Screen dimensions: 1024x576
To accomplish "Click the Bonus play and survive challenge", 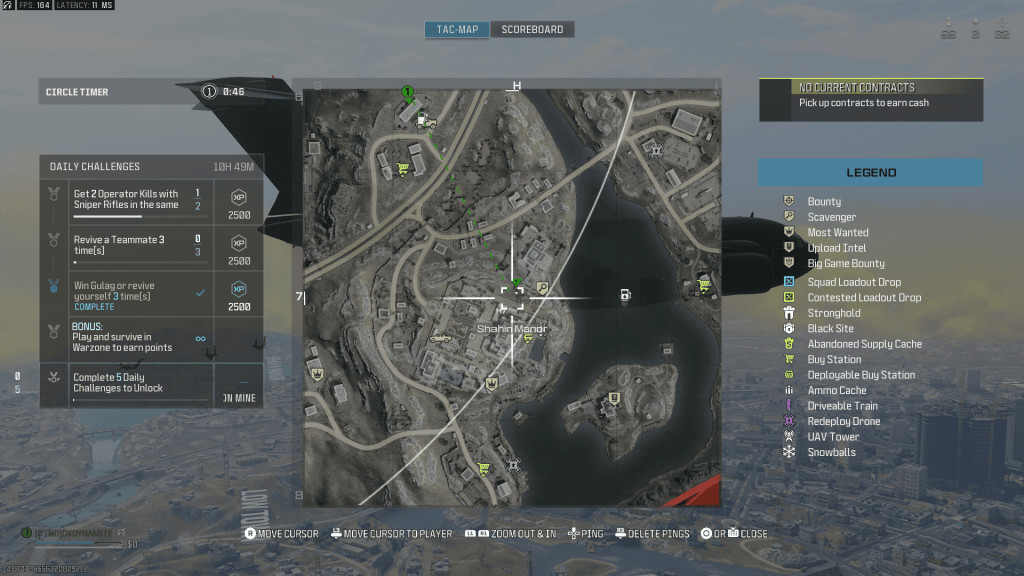I will point(151,338).
